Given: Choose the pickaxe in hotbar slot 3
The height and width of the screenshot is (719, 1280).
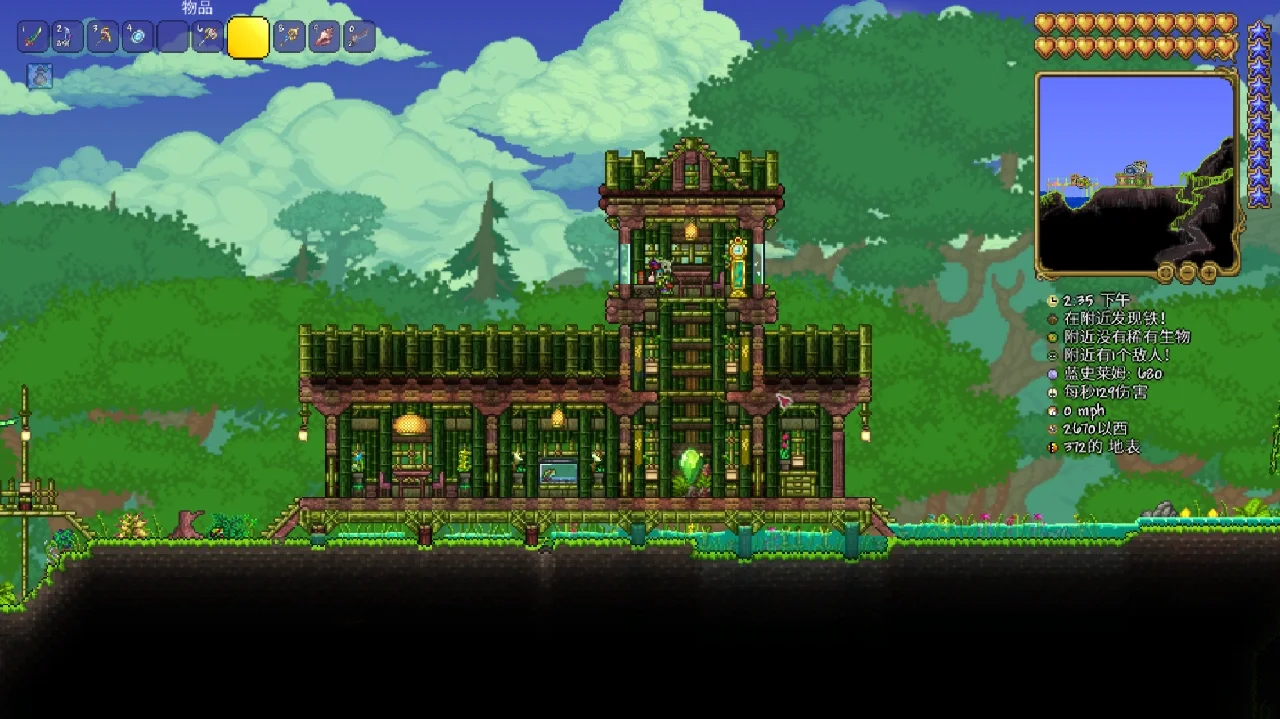Looking at the screenshot, I should [x=102, y=37].
